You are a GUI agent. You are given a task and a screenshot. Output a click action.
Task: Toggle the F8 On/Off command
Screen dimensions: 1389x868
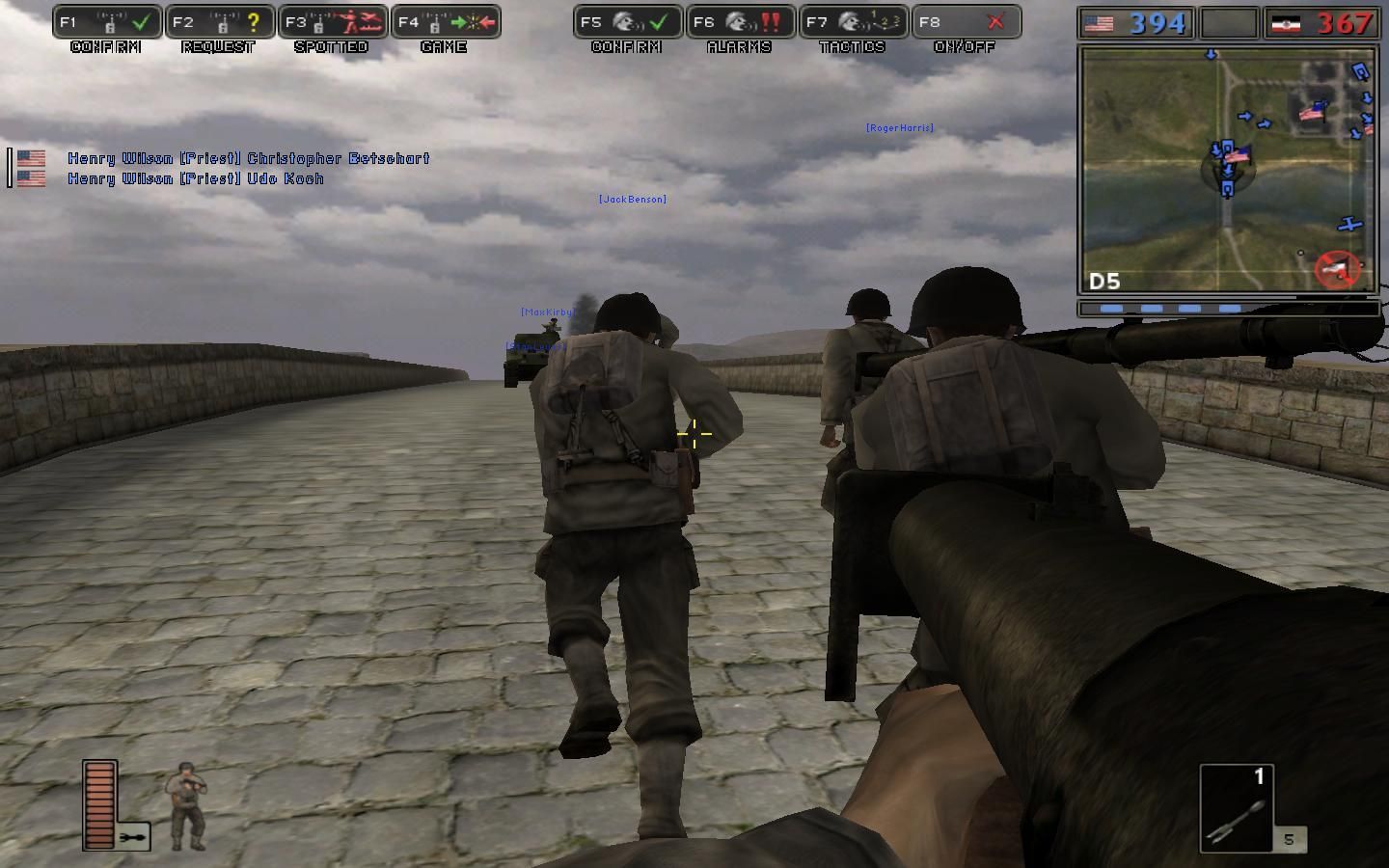click(x=967, y=22)
